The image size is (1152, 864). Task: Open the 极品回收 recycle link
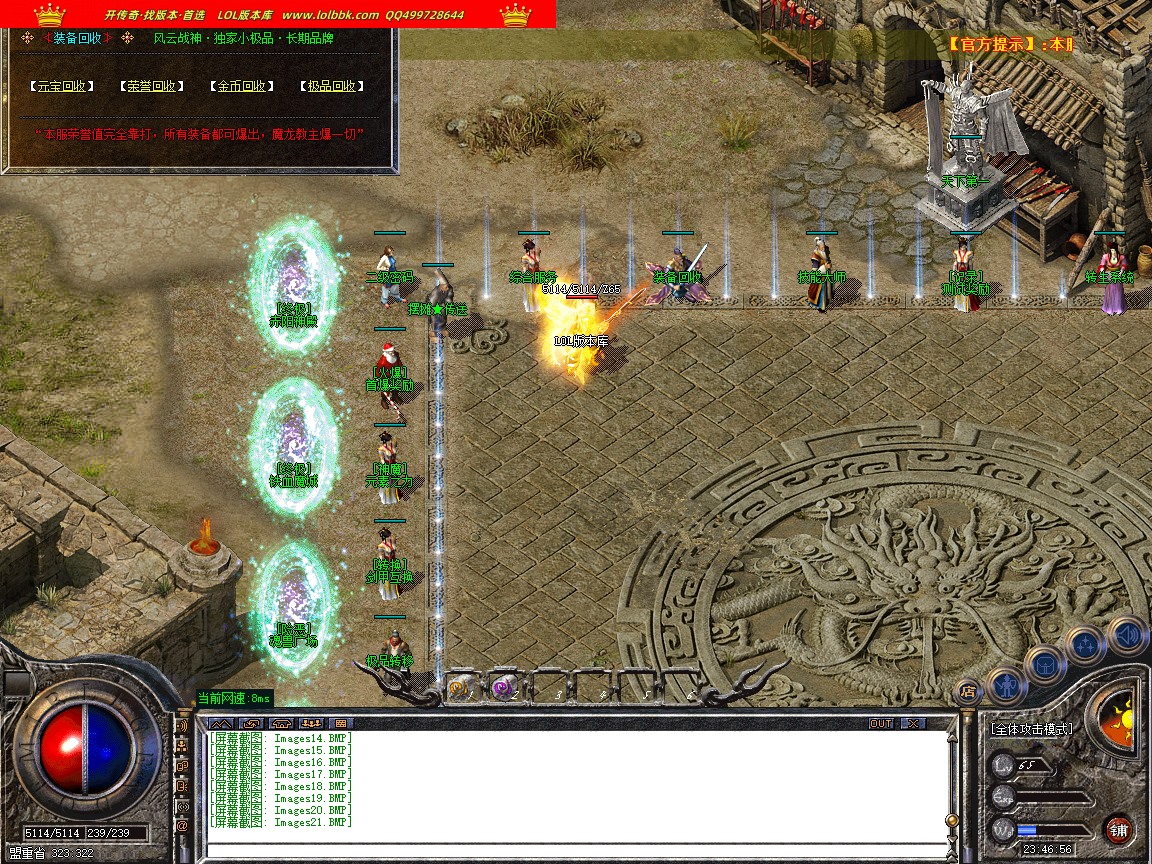(x=331, y=87)
